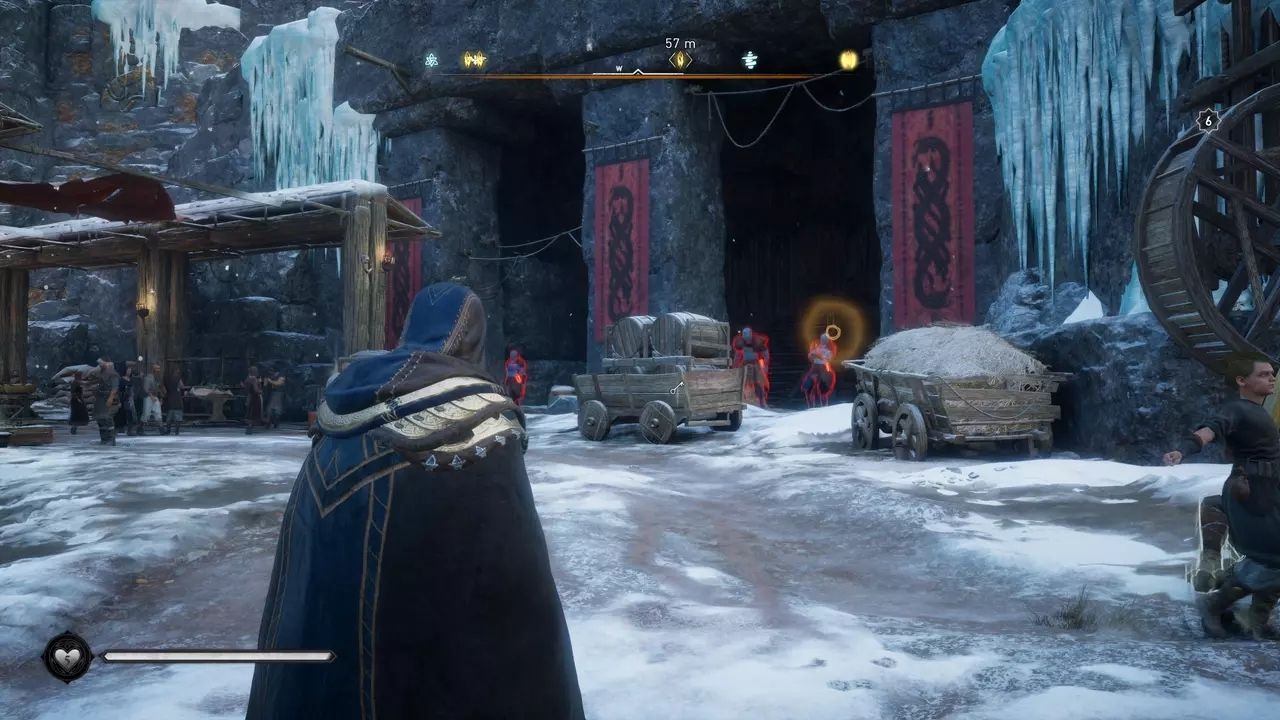The height and width of the screenshot is (720, 1280).
Task: Click the white spiral compass marker
Action: 750,60
